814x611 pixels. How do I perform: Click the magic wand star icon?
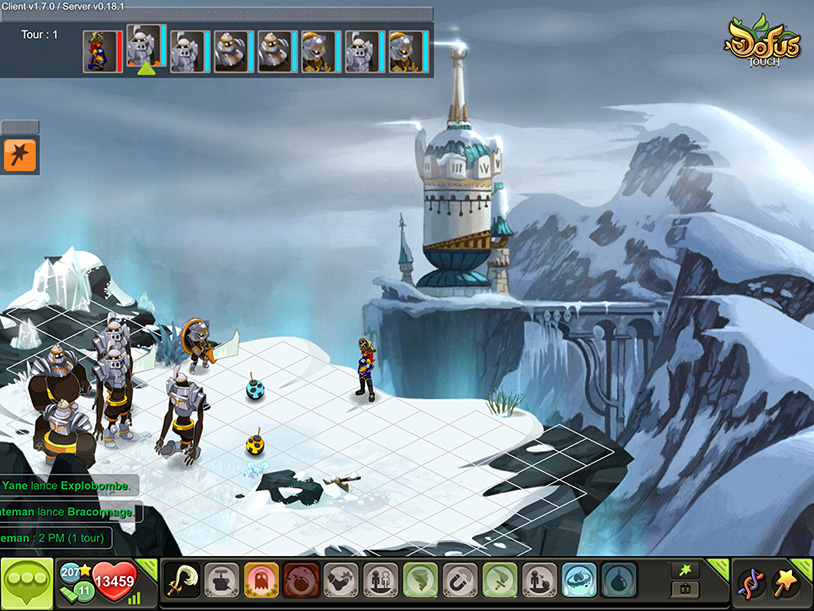coord(787,582)
